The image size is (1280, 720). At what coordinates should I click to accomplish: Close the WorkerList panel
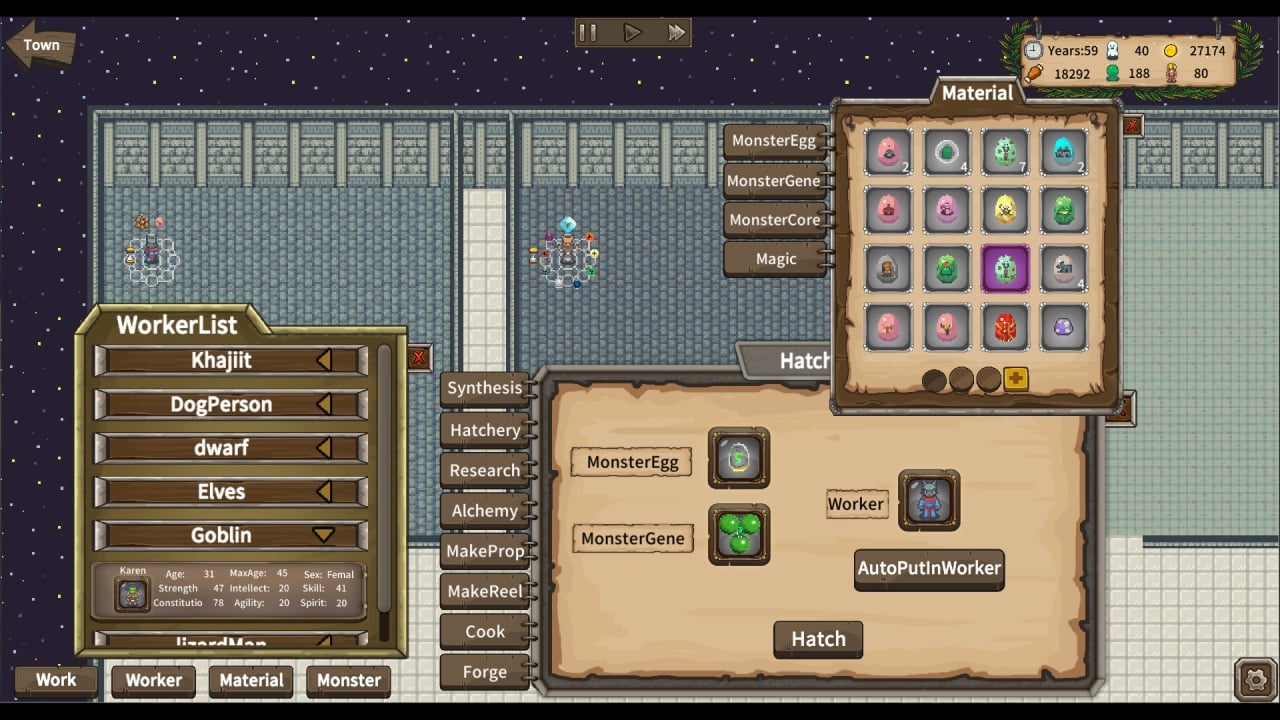418,357
